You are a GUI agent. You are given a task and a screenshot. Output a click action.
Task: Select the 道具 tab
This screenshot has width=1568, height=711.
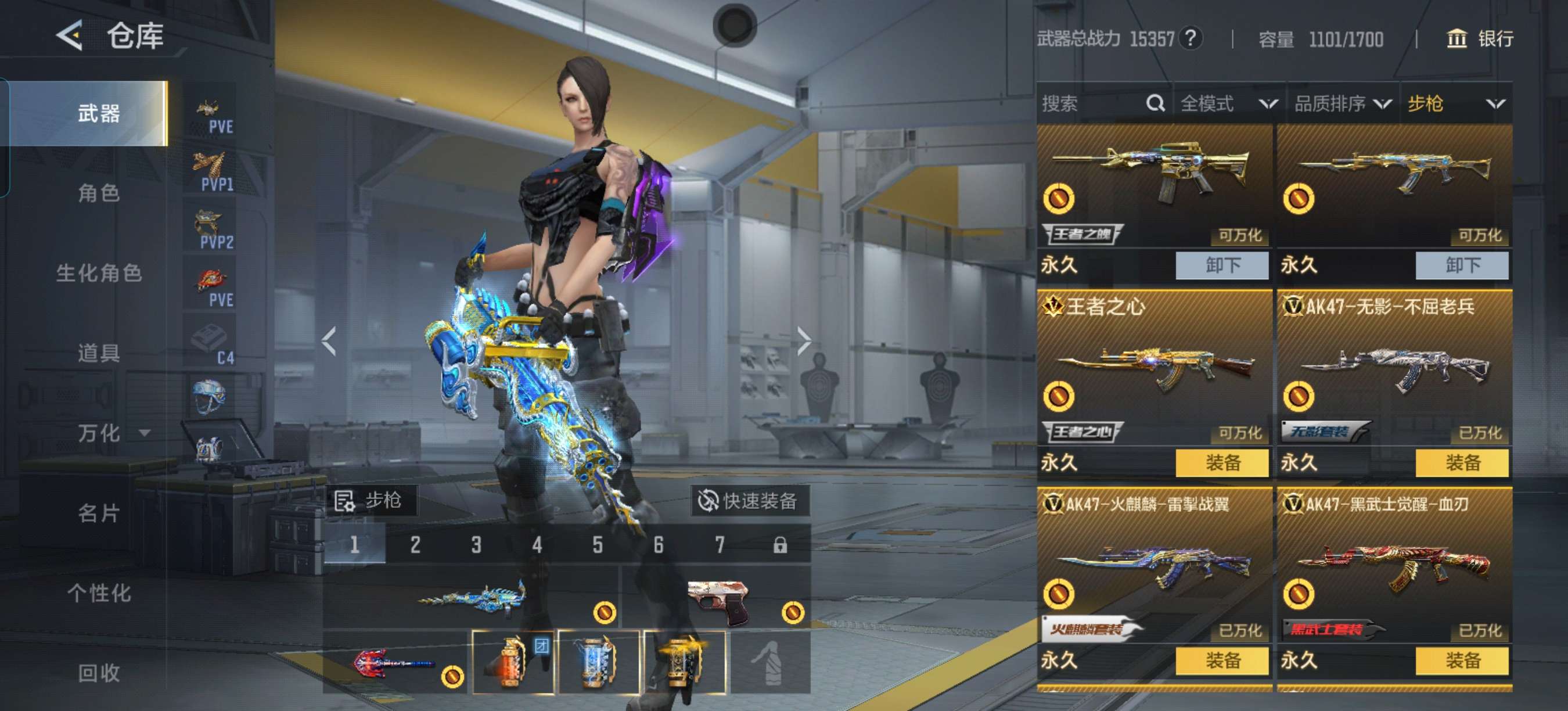click(99, 353)
